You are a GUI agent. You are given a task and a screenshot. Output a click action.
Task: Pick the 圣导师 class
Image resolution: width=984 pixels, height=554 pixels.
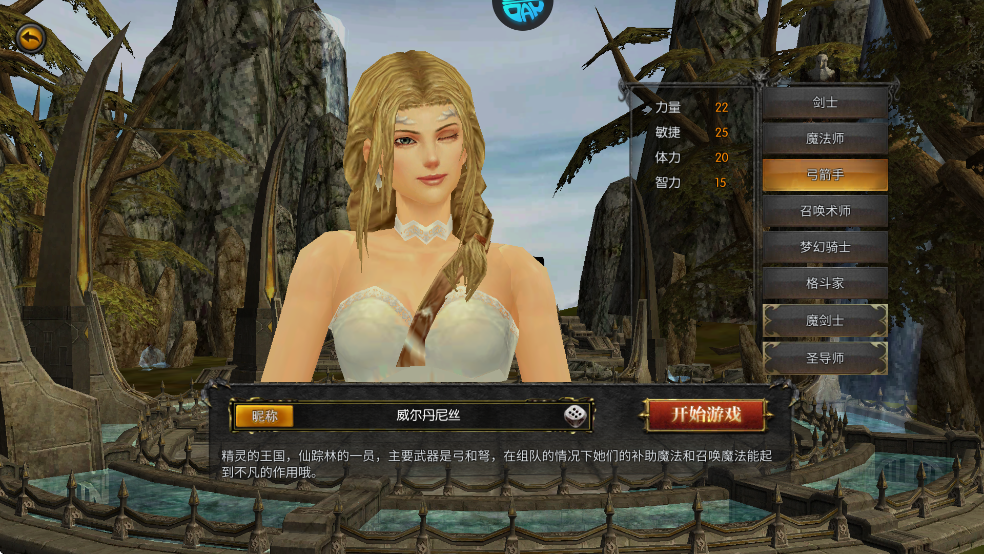click(x=825, y=357)
